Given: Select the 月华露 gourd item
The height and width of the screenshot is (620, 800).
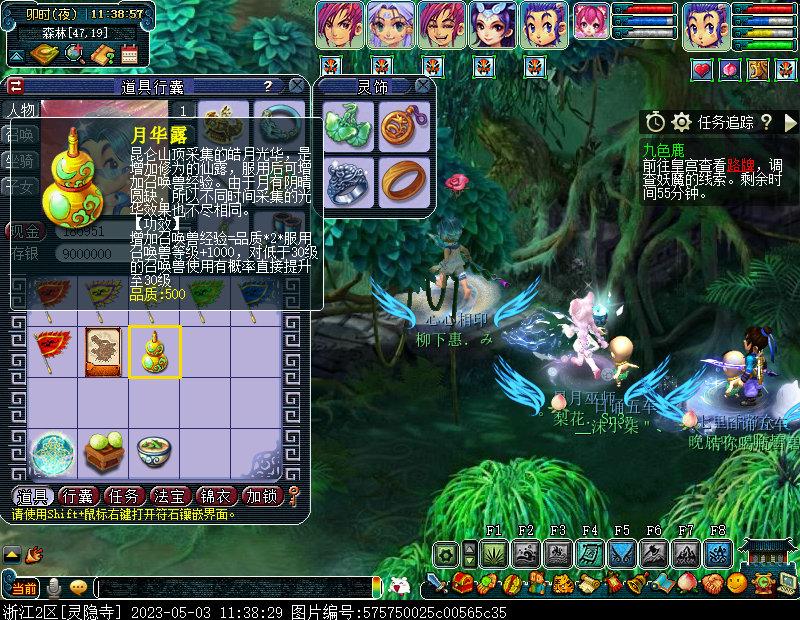Looking at the screenshot, I should coord(155,351).
